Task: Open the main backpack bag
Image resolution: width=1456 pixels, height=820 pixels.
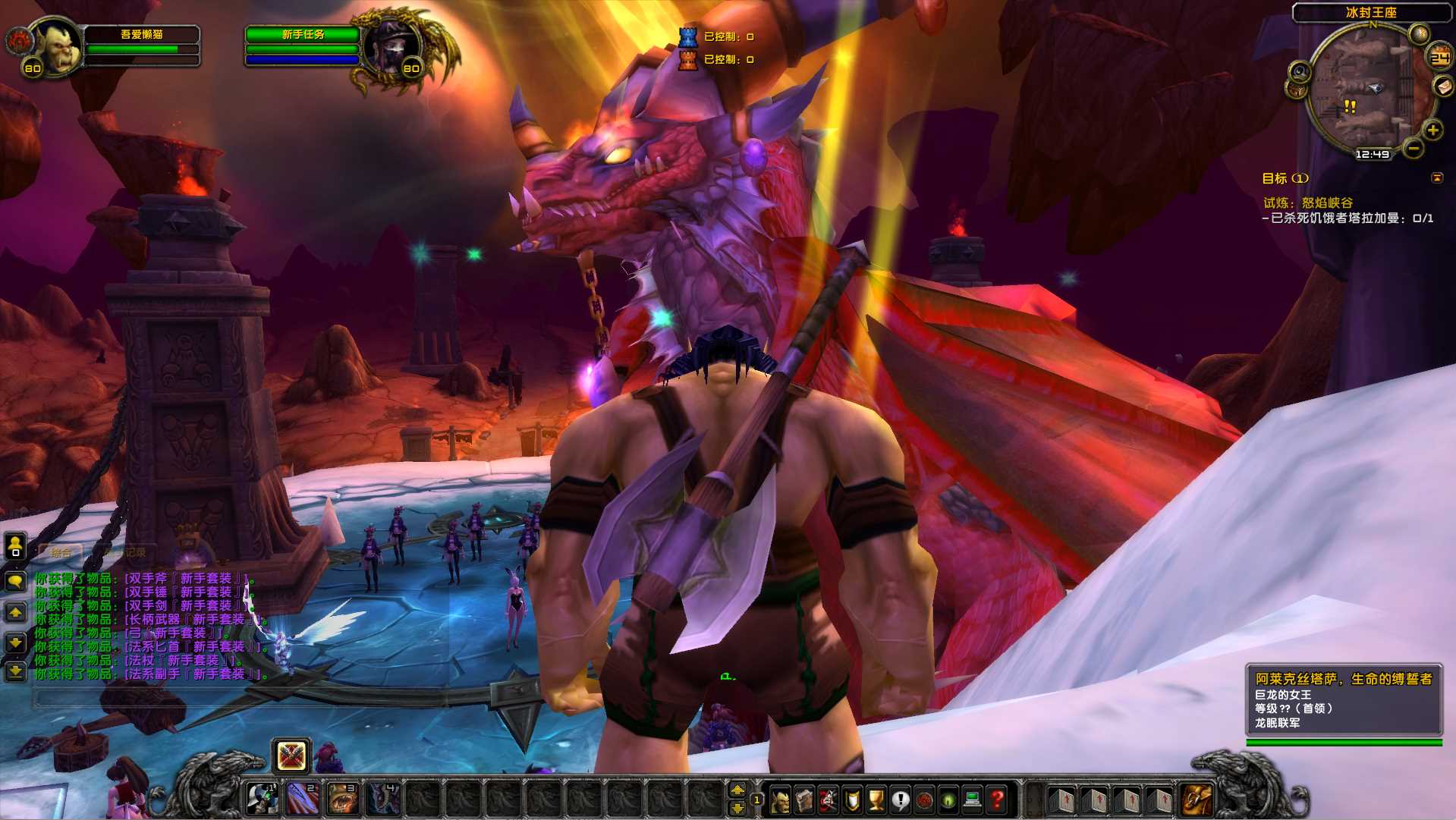Action: click(x=1197, y=800)
